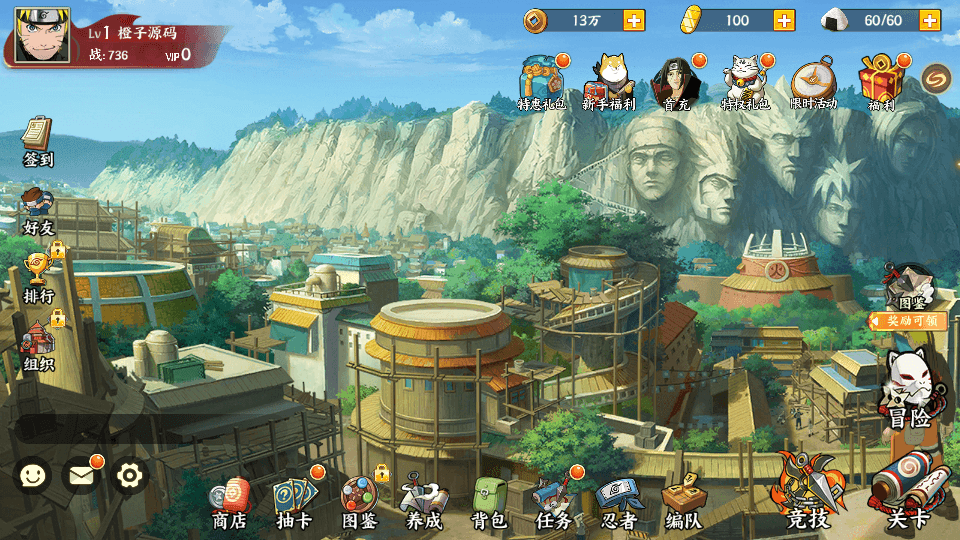Open the 好友 friends list
This screenshot has height=540, width=960.
[38, 209]
